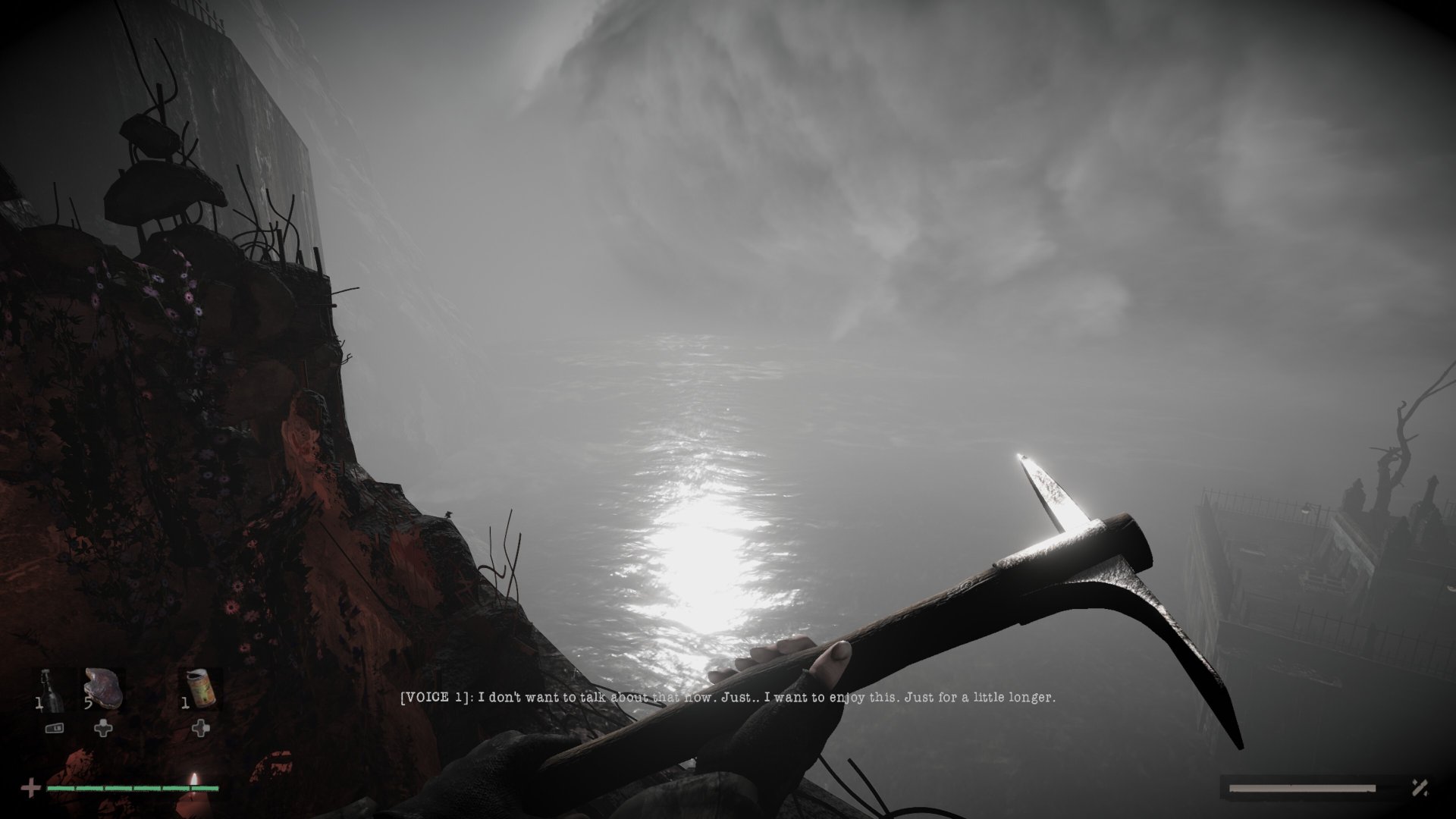
Task: Click the white cross beside the health bar
Action: point(31,787)
